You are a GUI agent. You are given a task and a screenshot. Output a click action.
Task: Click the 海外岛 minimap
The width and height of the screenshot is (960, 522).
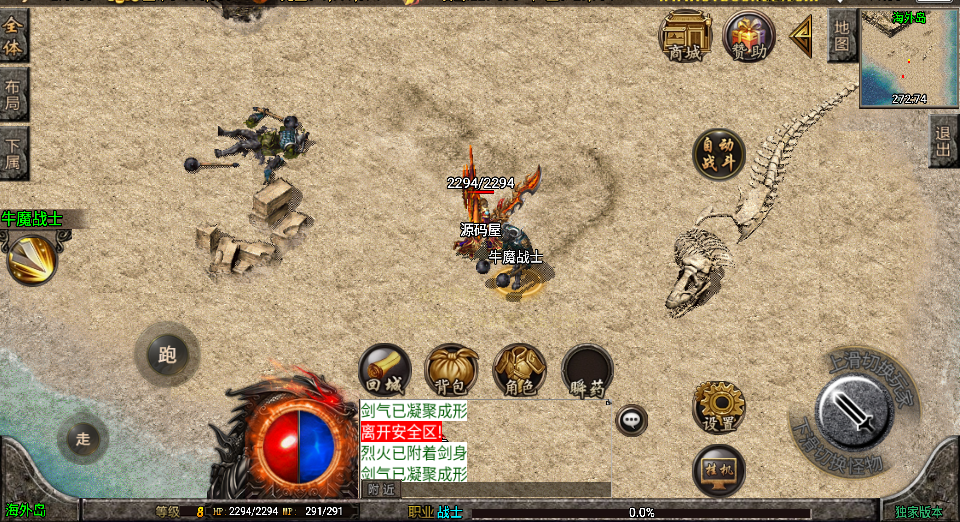coord(908,58)
